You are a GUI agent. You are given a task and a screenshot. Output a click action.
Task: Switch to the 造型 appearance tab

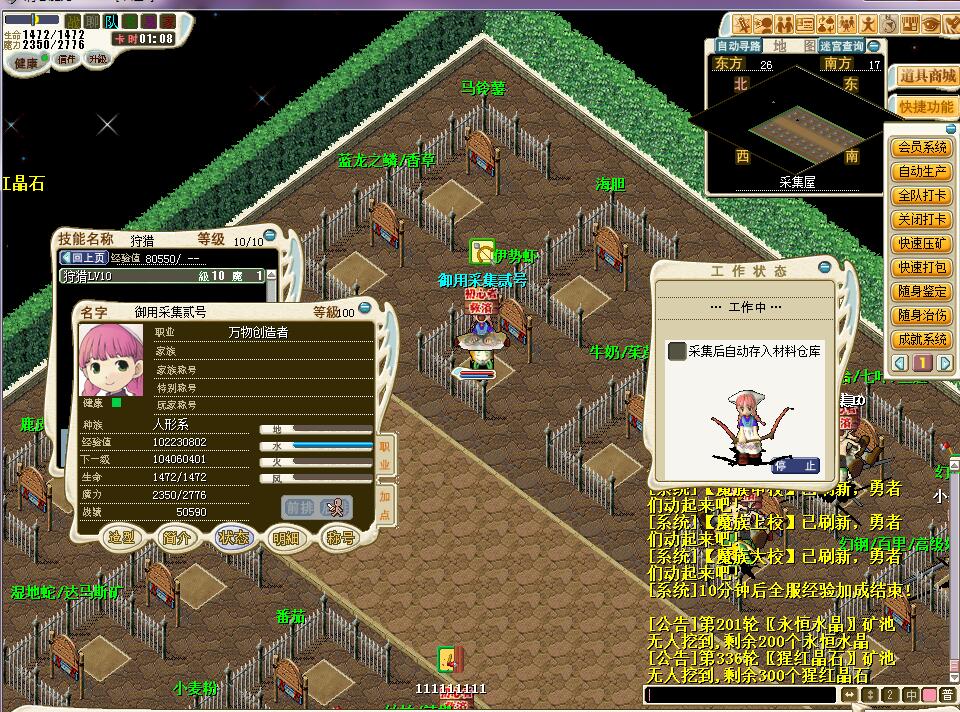click(x=123, y=537)
